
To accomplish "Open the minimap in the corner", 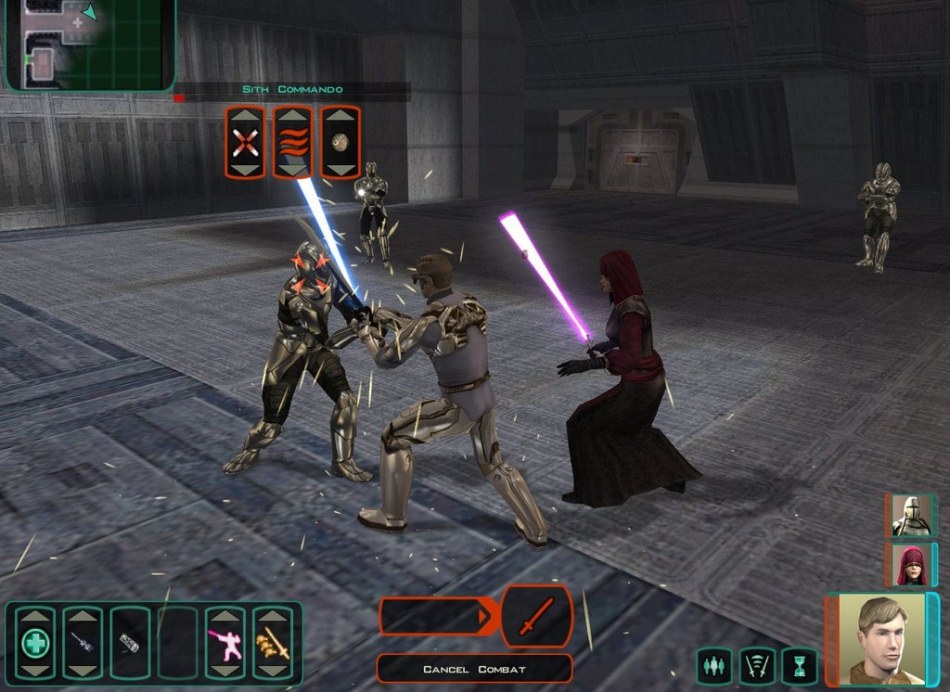I will (x=90, y=44).
